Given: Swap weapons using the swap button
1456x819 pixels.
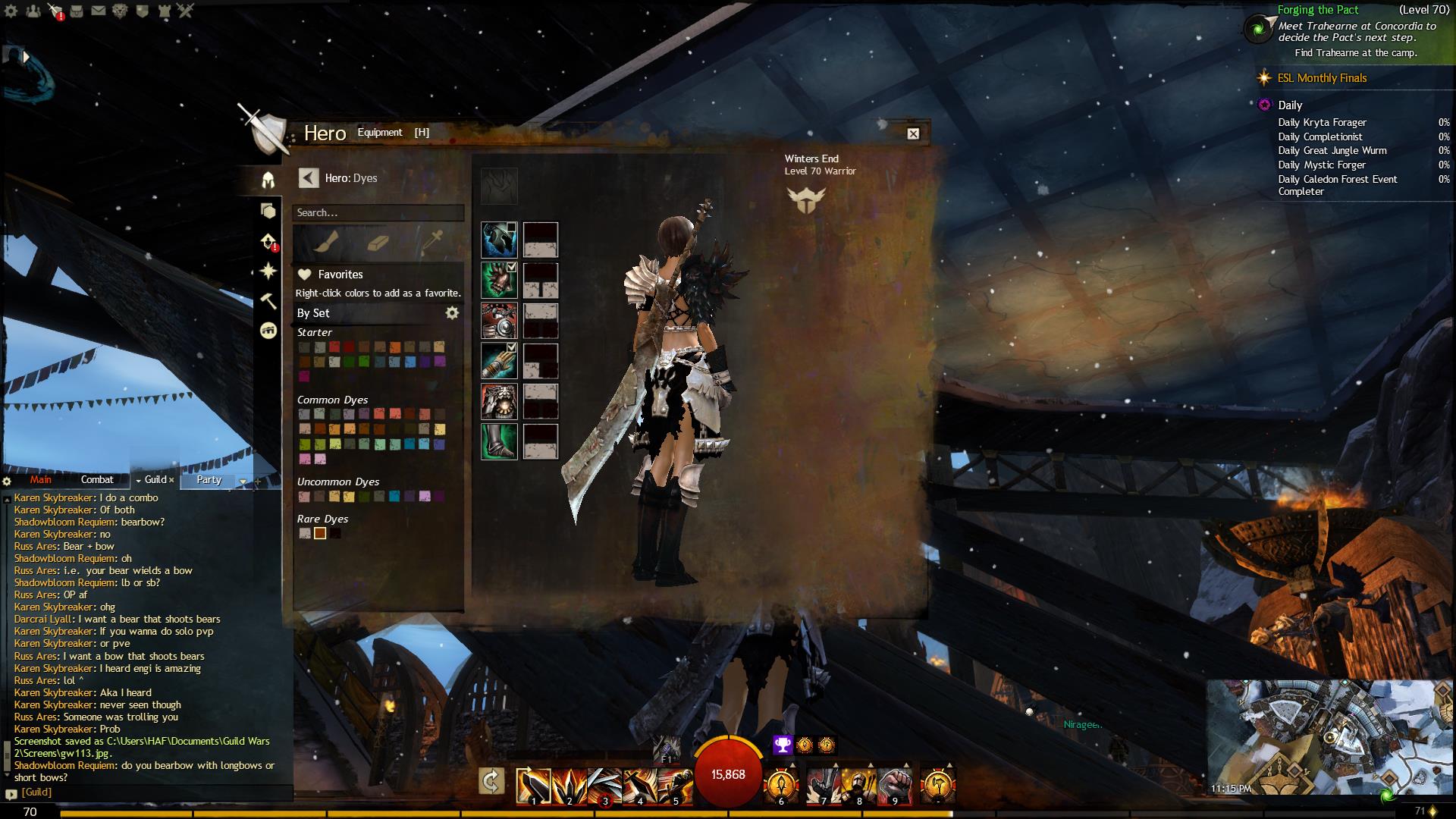Looking at the screenshot, I should pos(491,781).
